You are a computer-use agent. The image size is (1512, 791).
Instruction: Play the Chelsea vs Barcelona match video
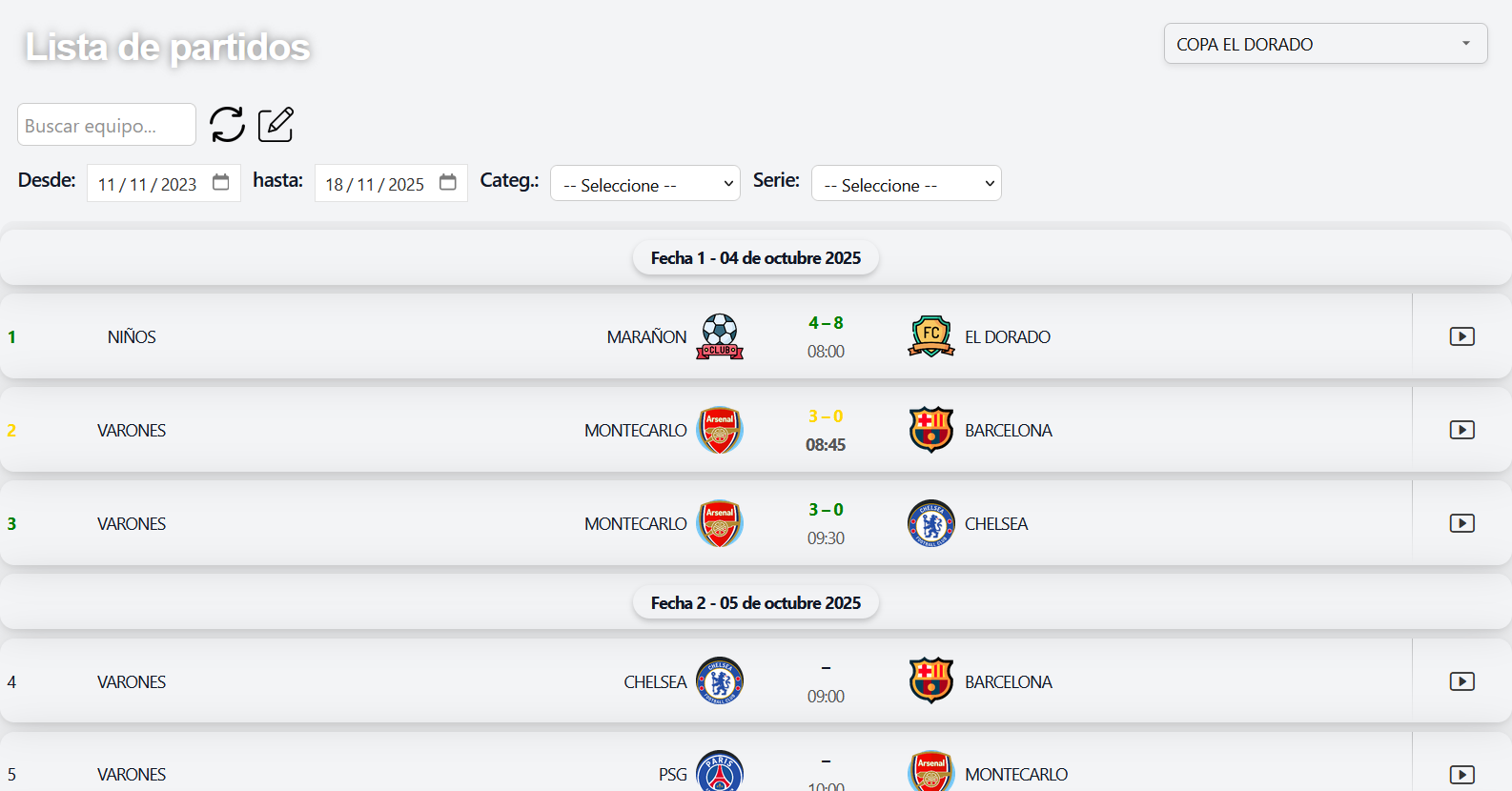1461,680
